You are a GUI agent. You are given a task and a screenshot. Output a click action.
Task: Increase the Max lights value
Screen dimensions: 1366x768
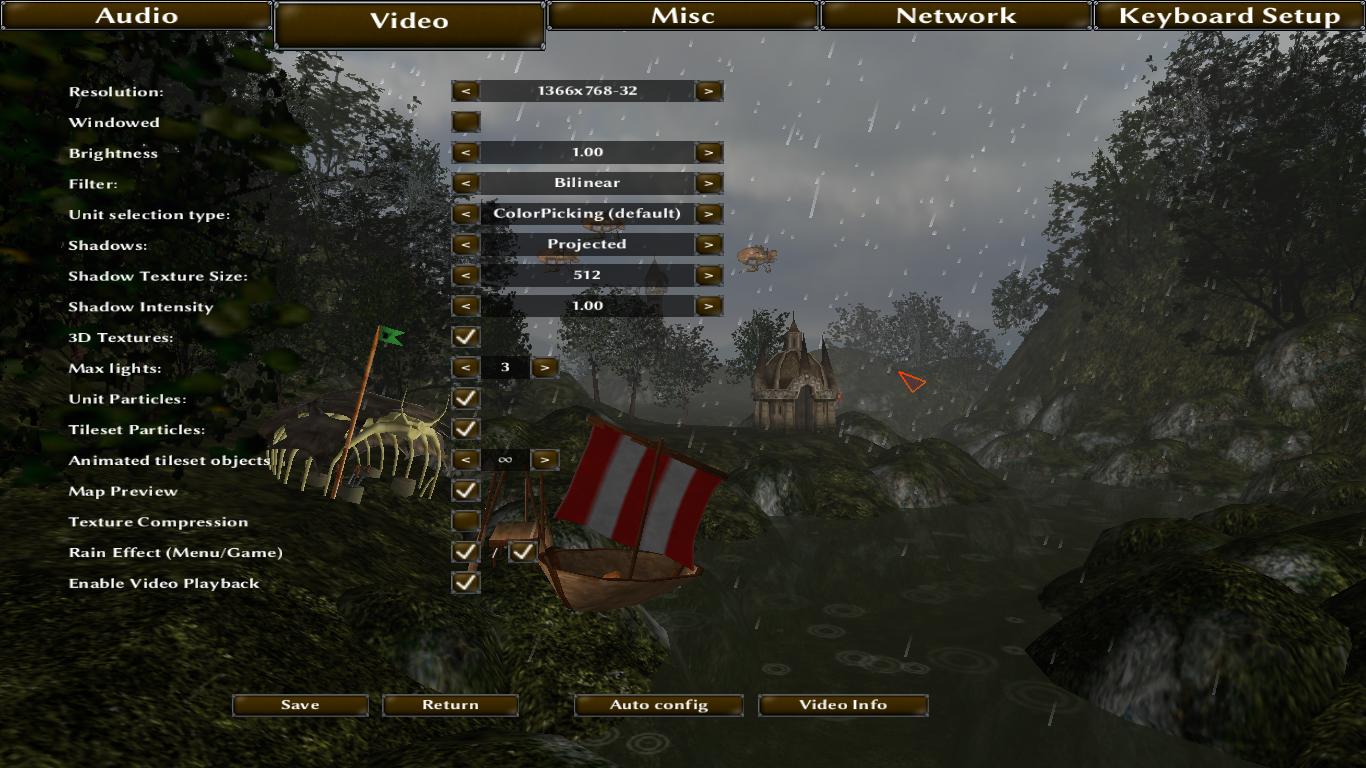[x=544, y=368]
